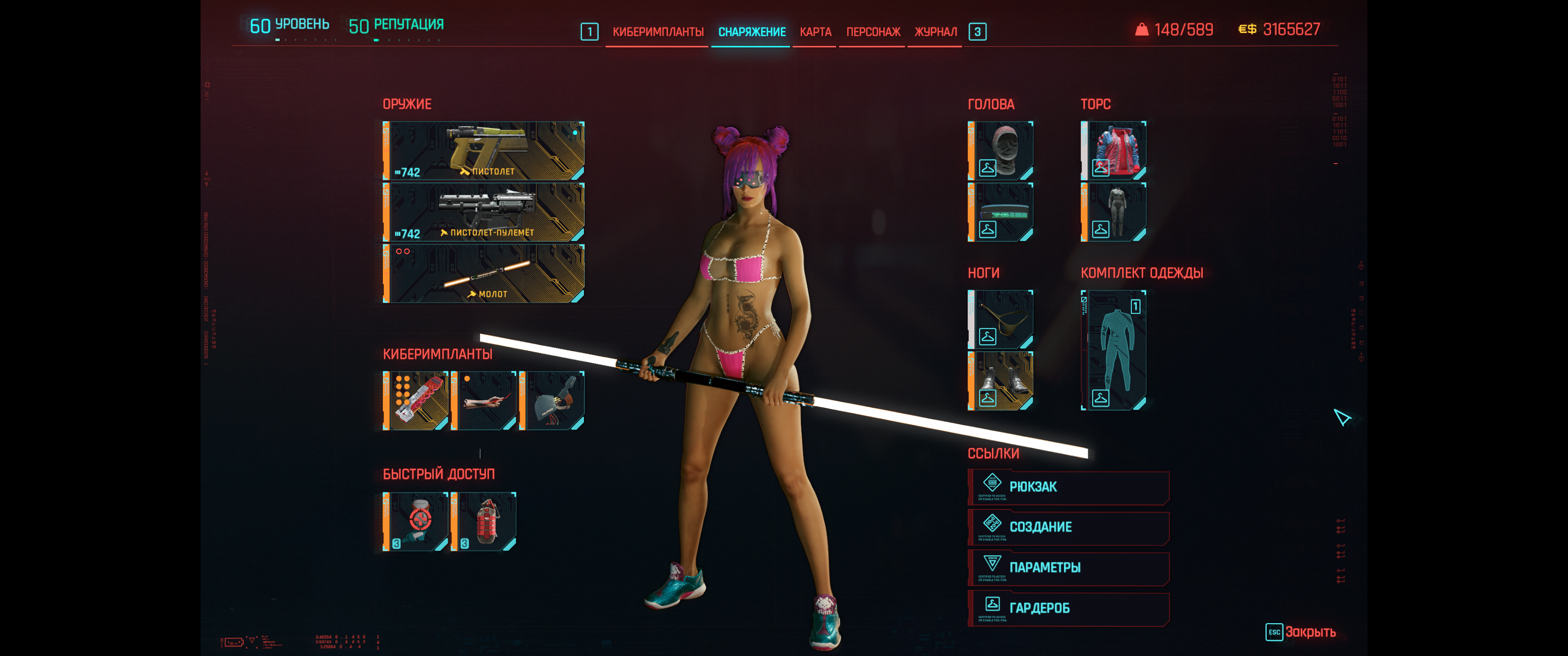Click the head mask equipment slot
Image resolution: width=1568 pixels, height=656 pixels.
coord(1000,150)
